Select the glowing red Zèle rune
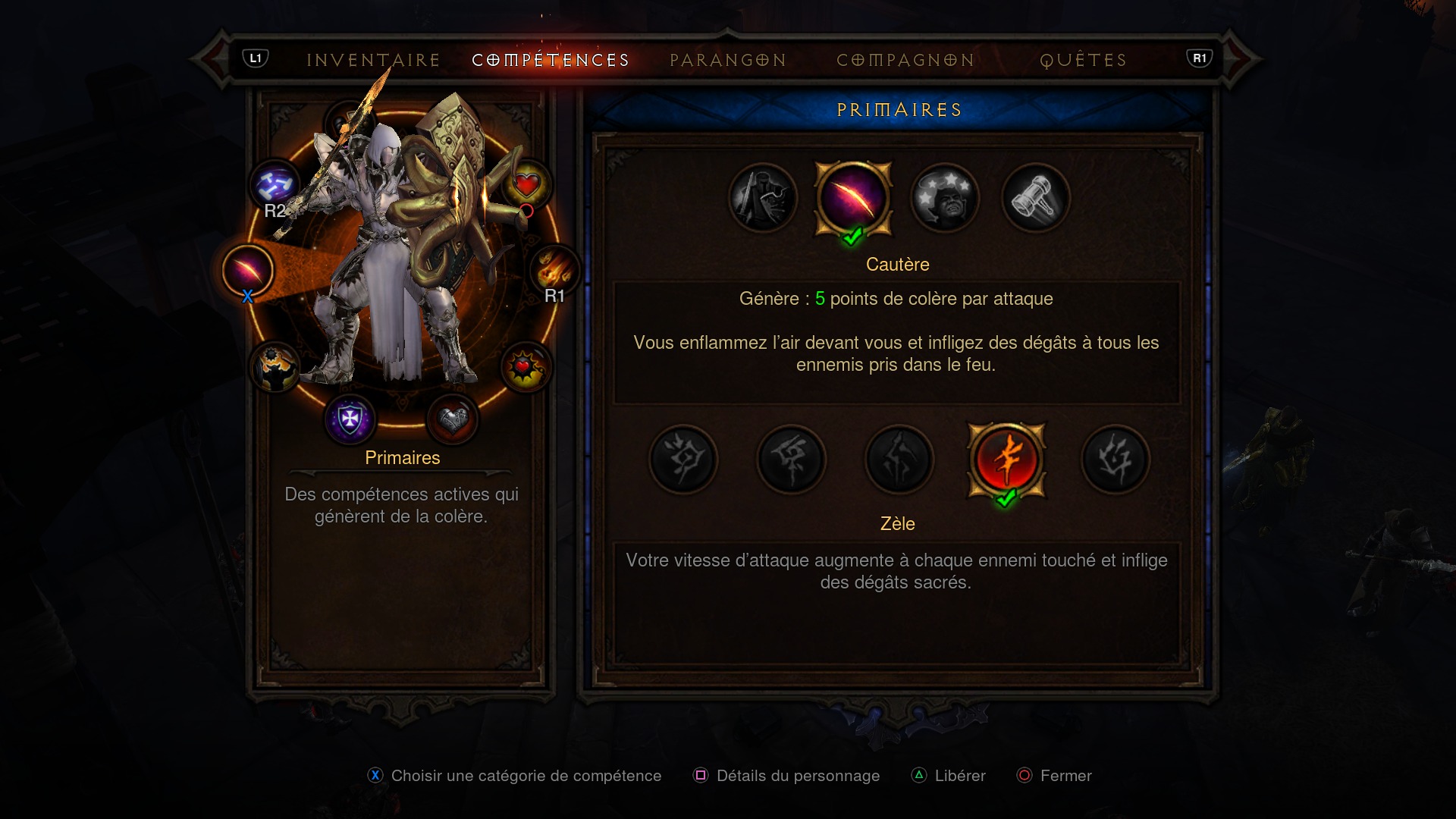The width and height of the screenshot is (1456, 819). pyautogui.click(x=1006, y=460)
